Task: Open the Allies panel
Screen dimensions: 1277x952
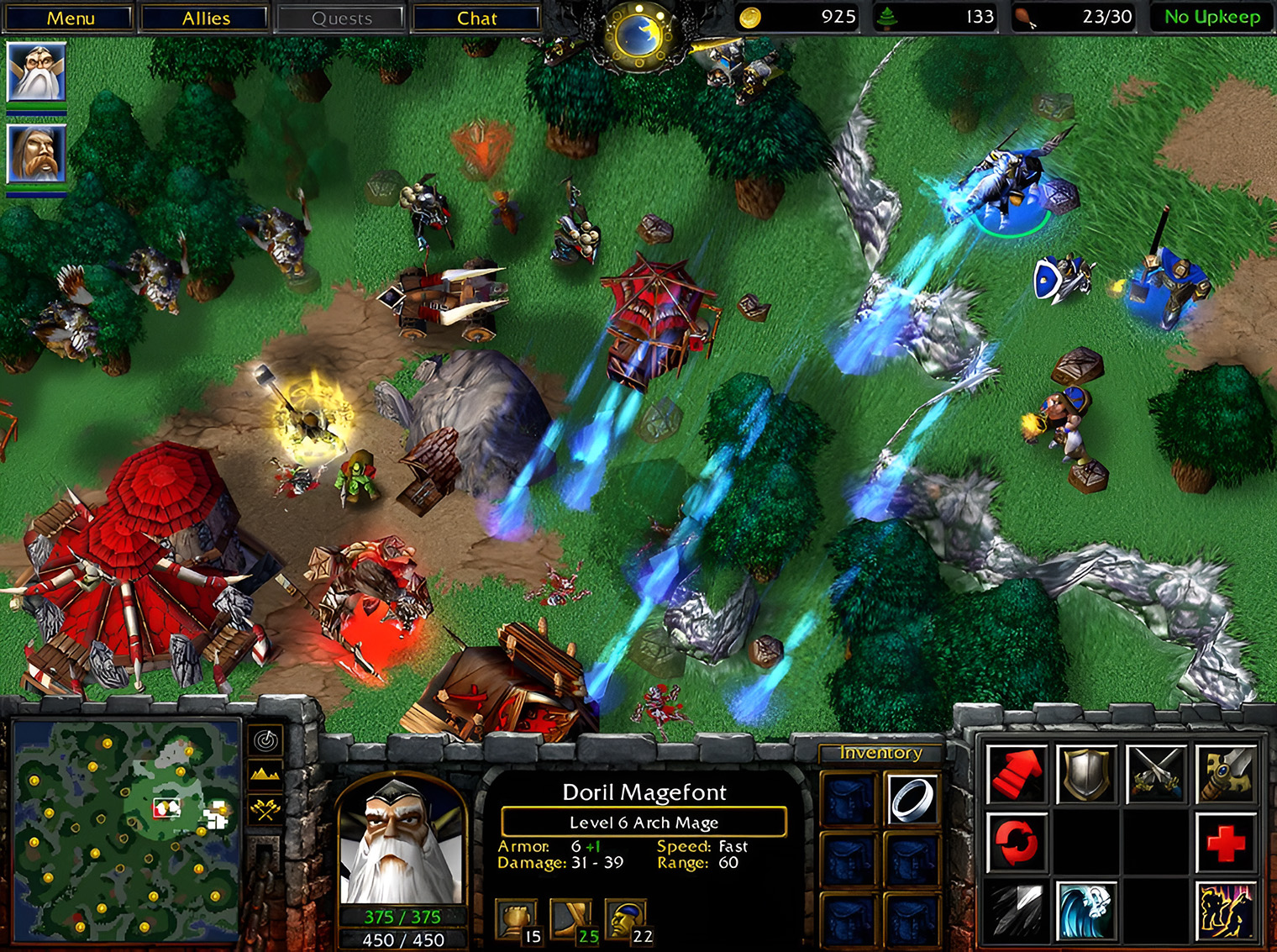Action: pos(206,18)
